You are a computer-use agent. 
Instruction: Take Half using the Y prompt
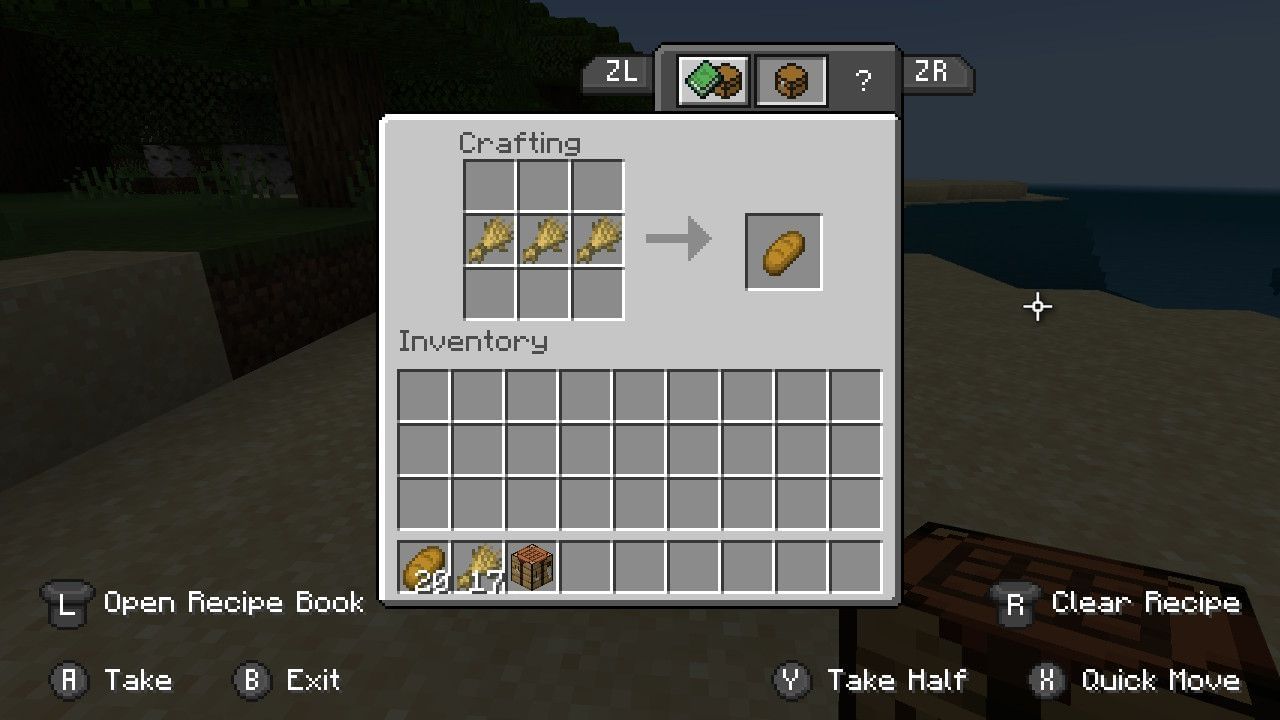tap(792, 681)
